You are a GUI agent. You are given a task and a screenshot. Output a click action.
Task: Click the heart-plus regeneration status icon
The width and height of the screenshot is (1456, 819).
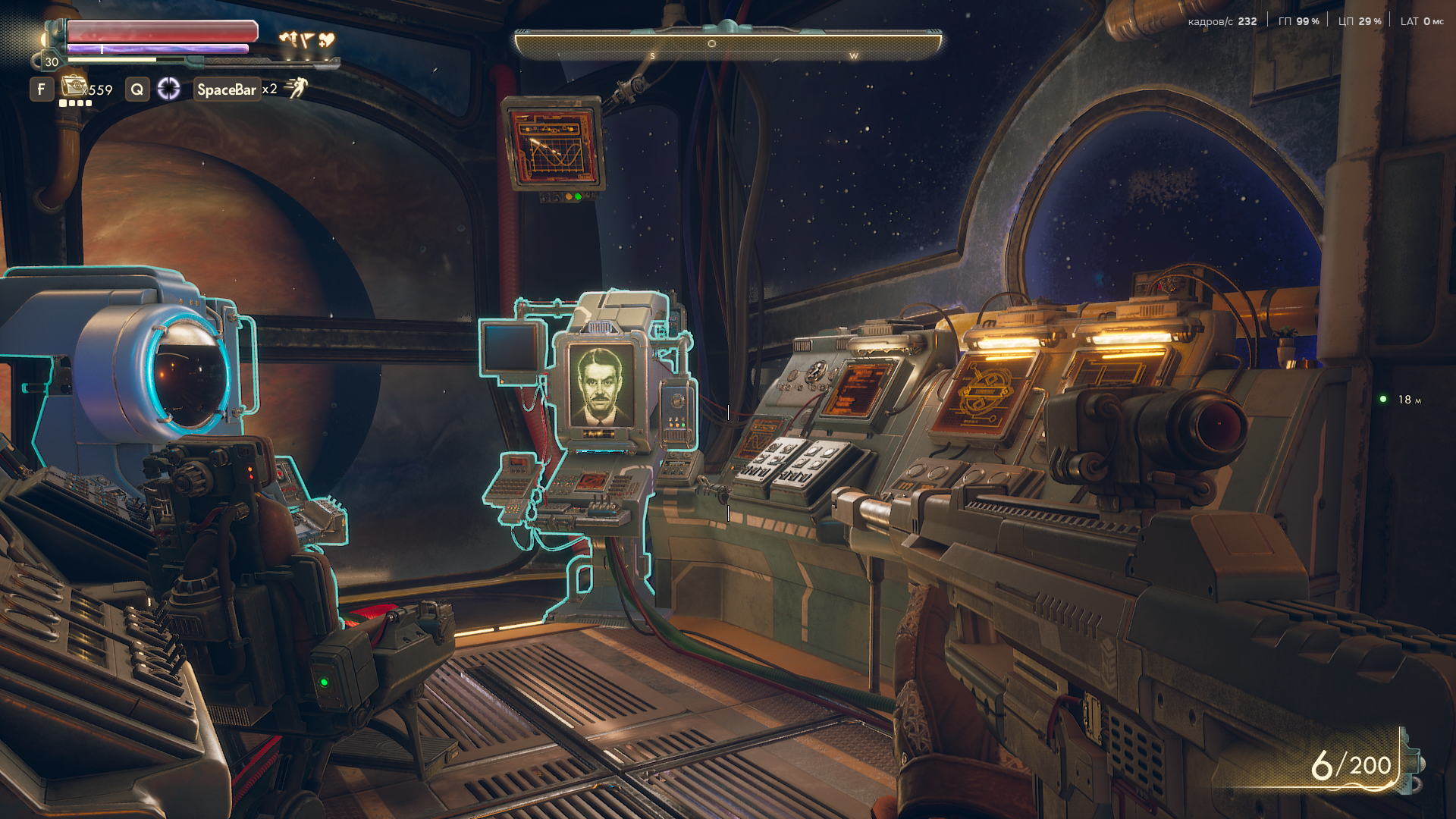[326, 39]
